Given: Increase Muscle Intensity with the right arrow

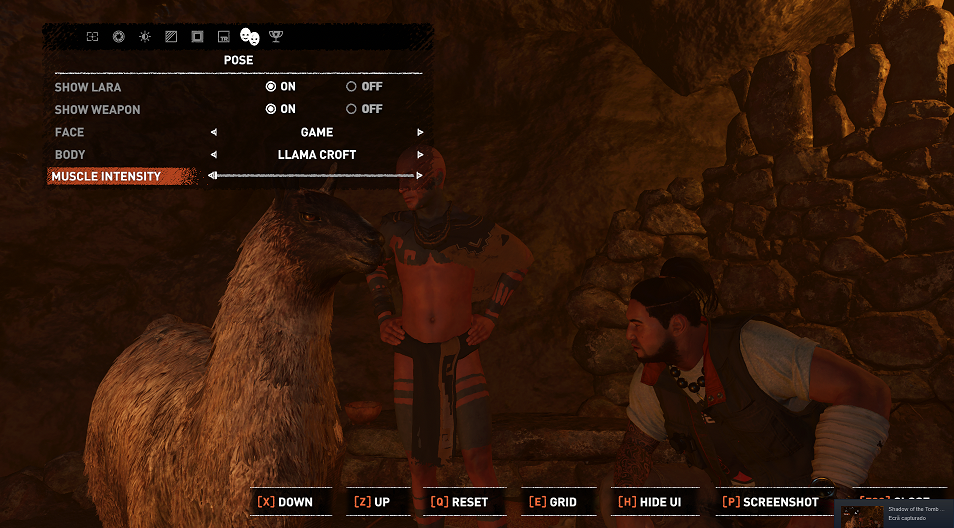Looking at the screenshot, I should [x=420, y=176].
